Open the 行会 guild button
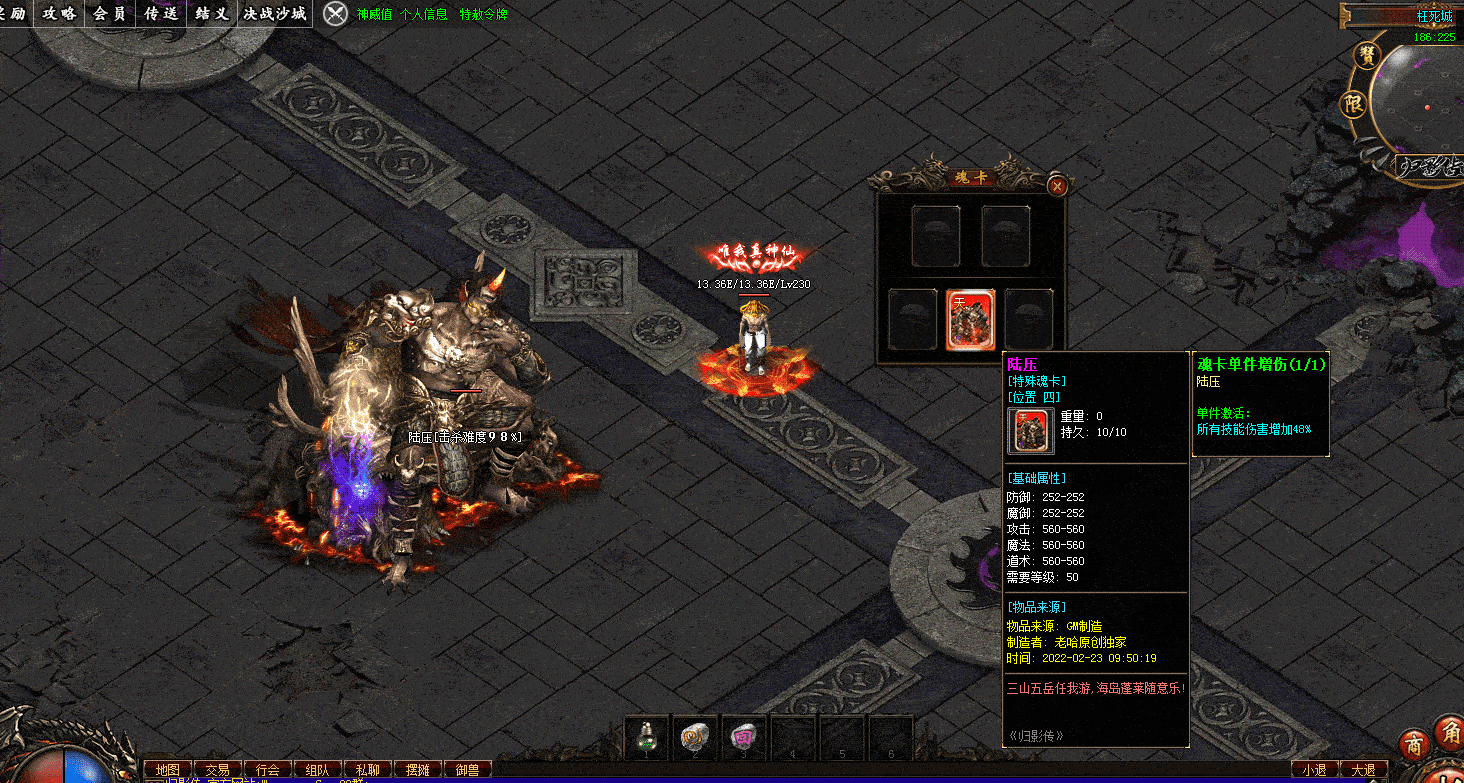 (x=268, y=770)
